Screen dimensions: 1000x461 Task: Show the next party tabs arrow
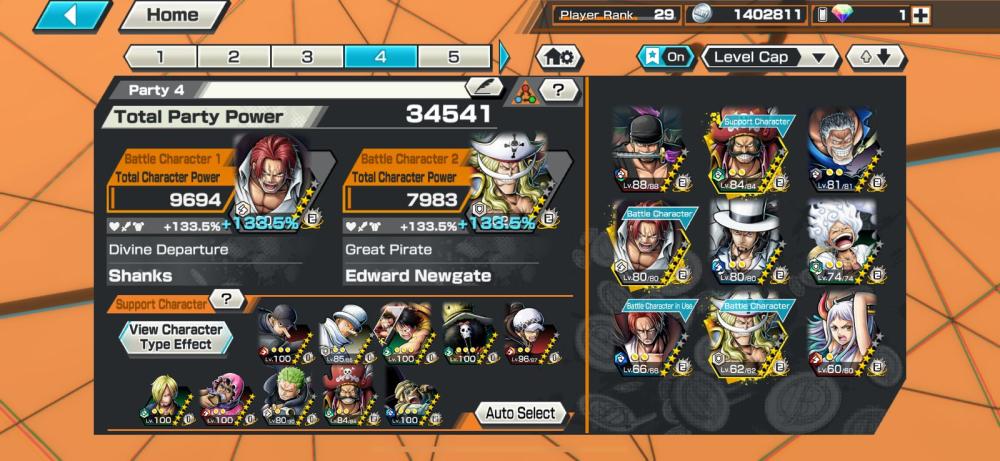point(504,56)
